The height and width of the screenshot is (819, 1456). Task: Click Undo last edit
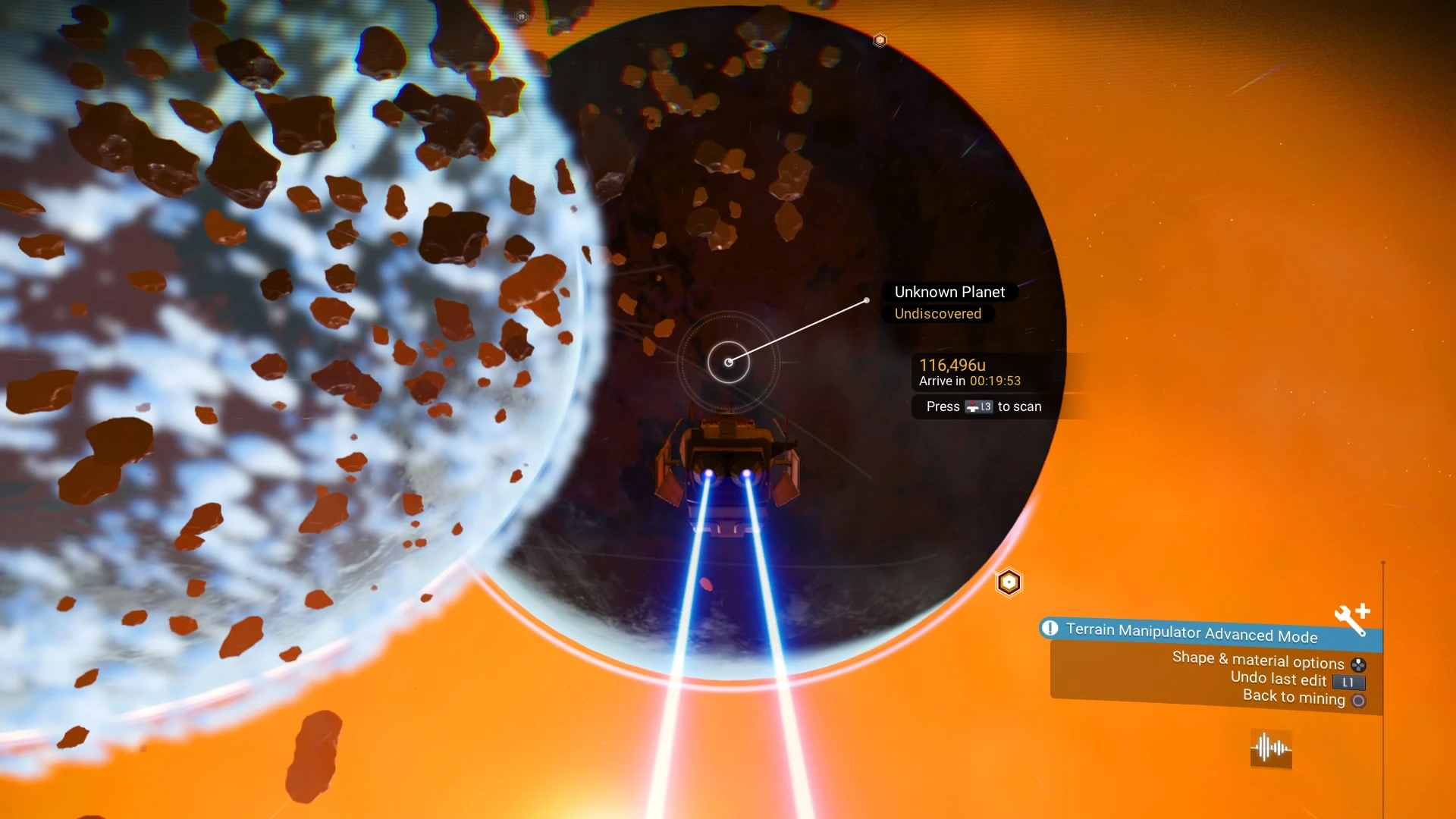(x=1278, y=679)
